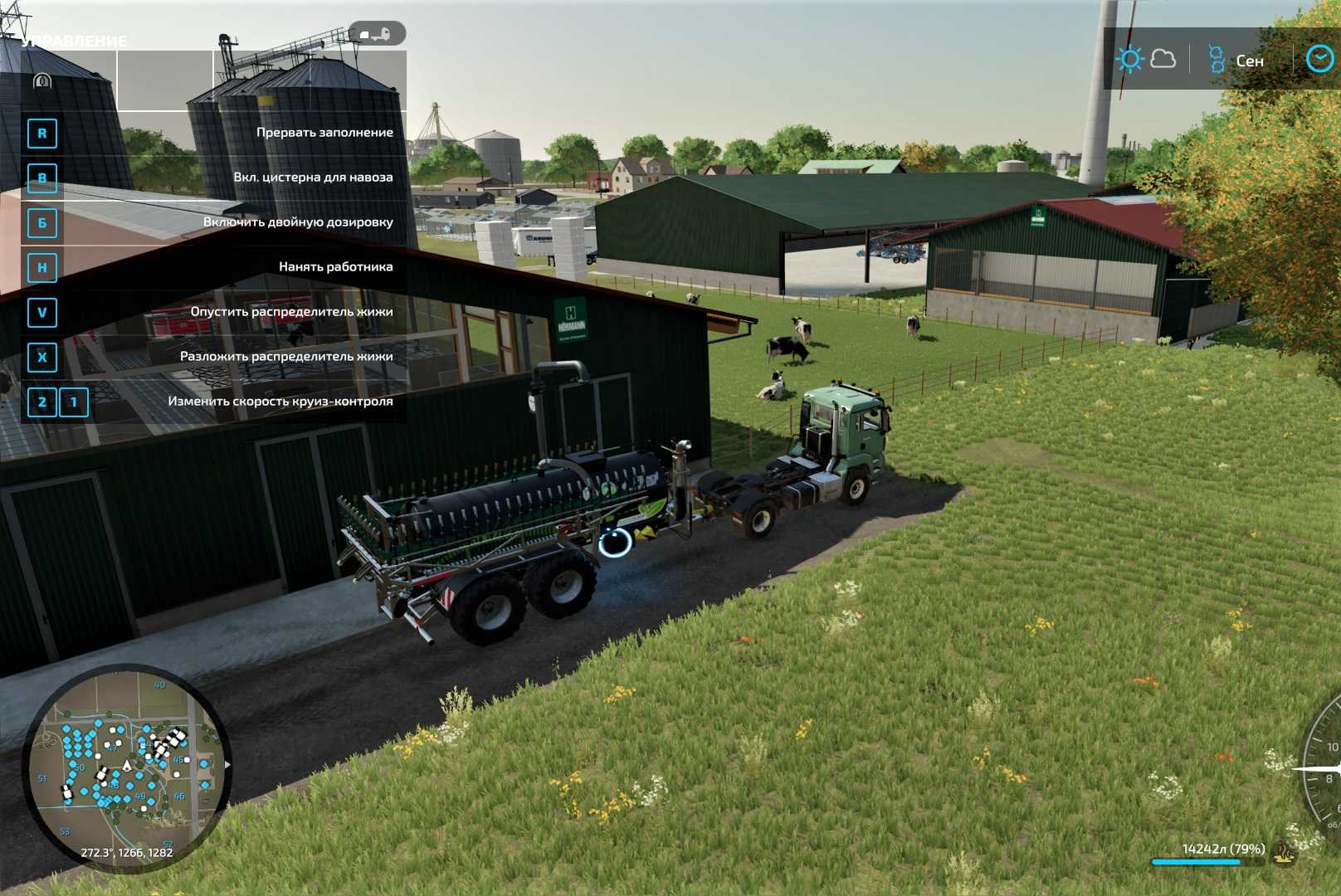This screenshot has height=896, width=1341.
Task: Click the season indicator next to Сен
Action: (1217, 60)
